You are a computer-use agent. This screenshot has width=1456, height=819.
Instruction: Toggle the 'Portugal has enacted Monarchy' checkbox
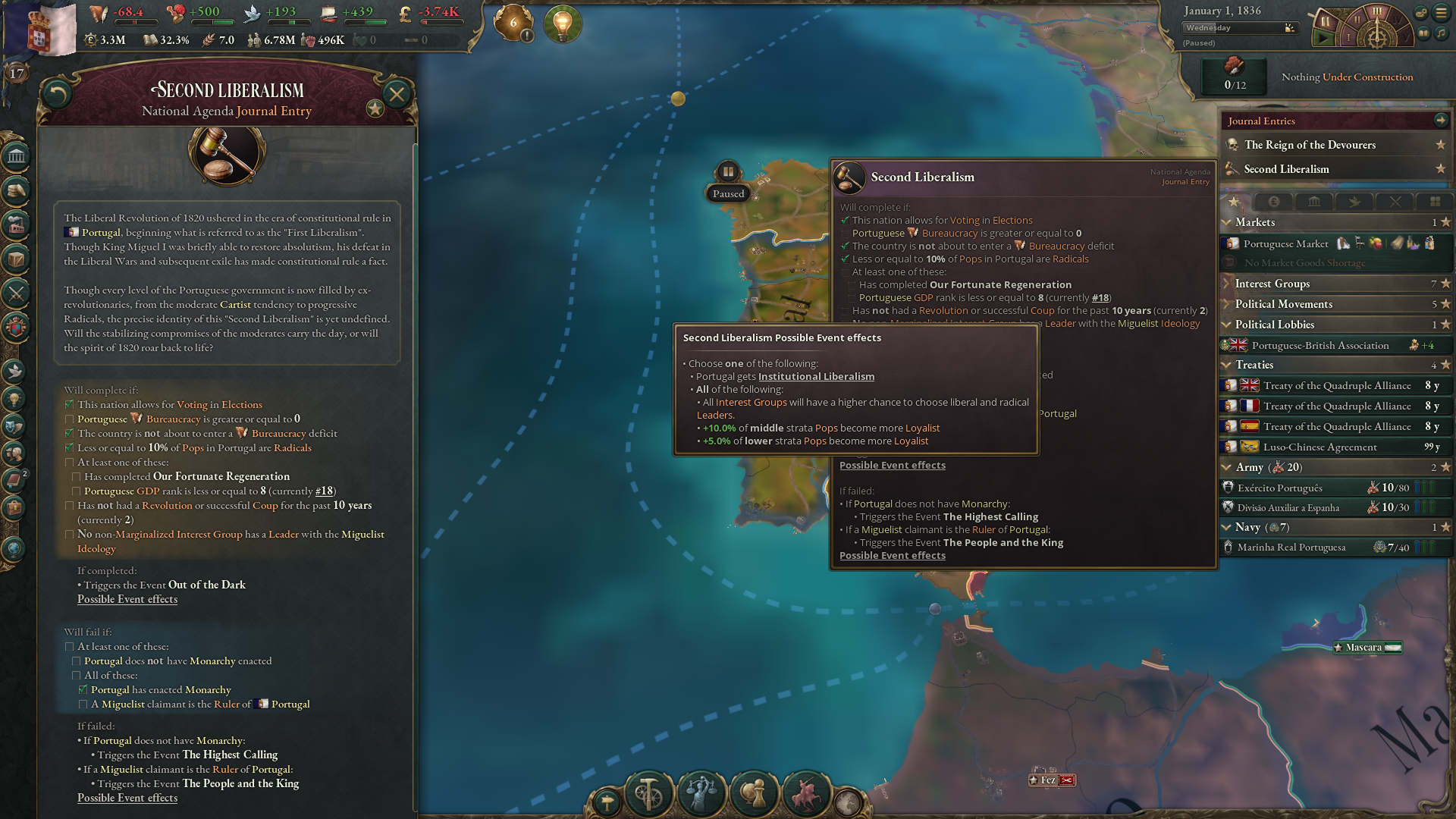82,689
